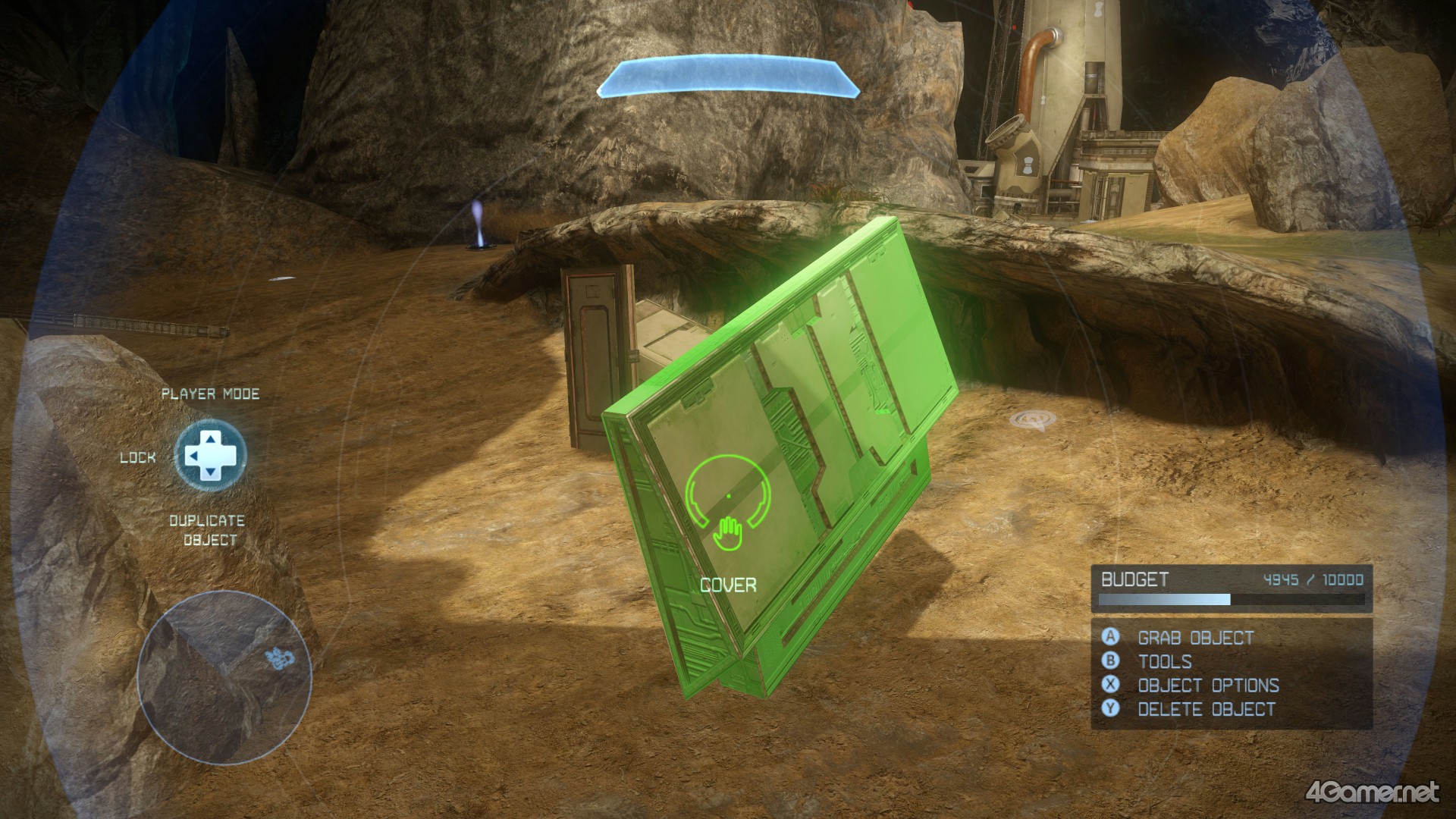The width and height of the screenshot is (1456, 819).
Task: Click the Lock option label
Action: 137,457
